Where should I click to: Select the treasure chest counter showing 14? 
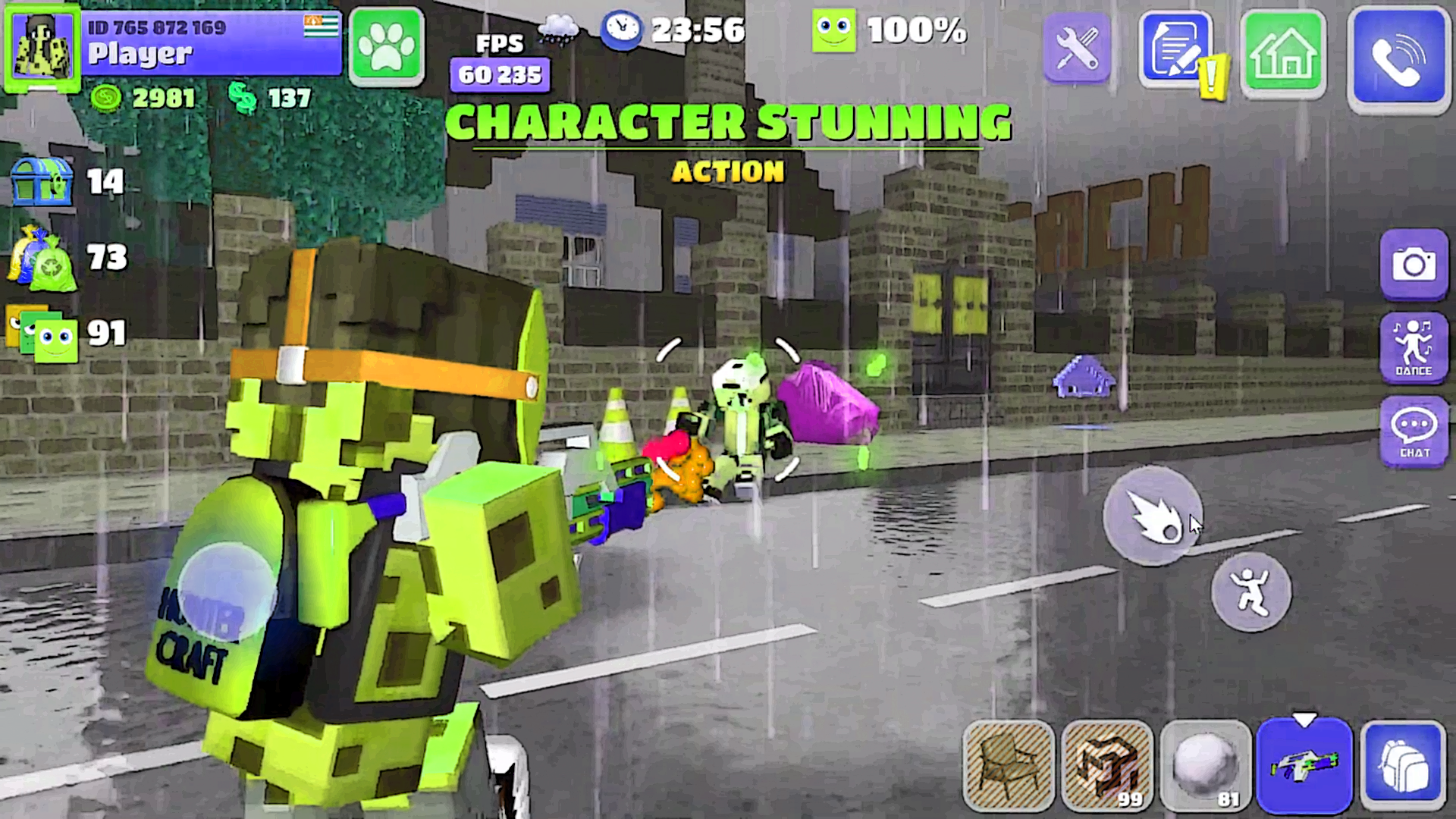pos(42,180)
